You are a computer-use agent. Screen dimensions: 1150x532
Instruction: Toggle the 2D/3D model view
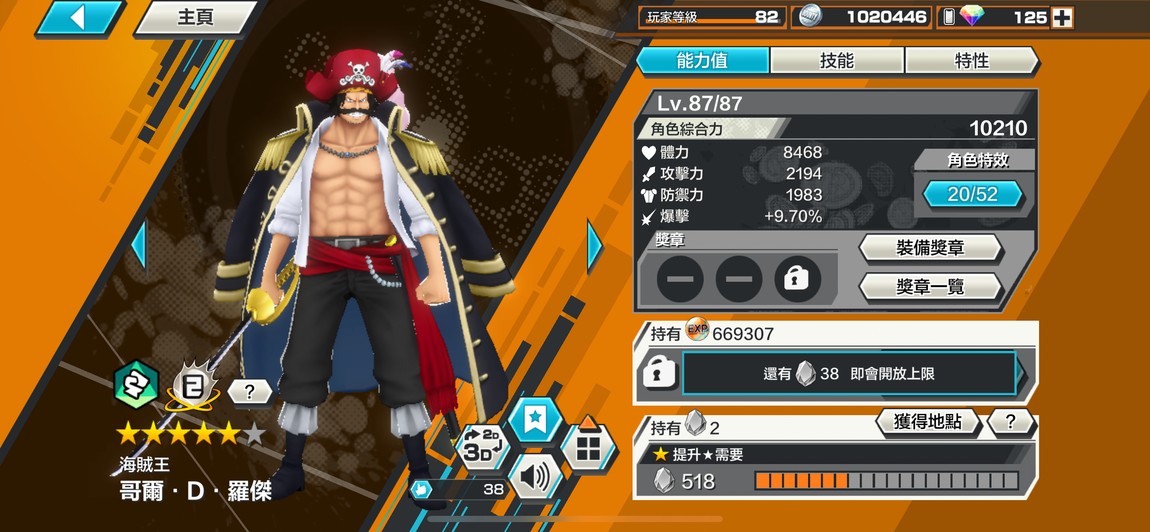coord(483,446)
